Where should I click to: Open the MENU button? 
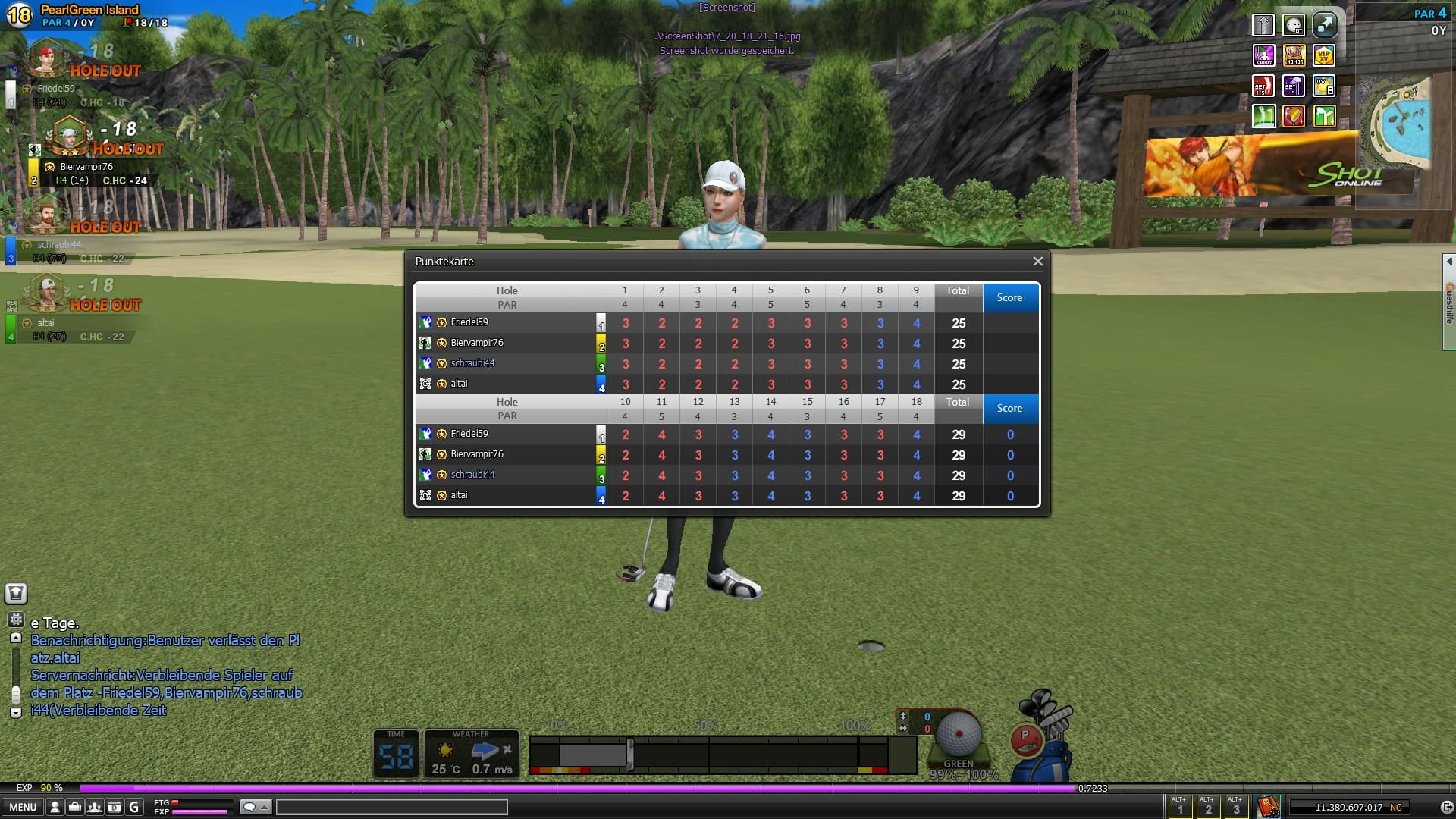22,807
